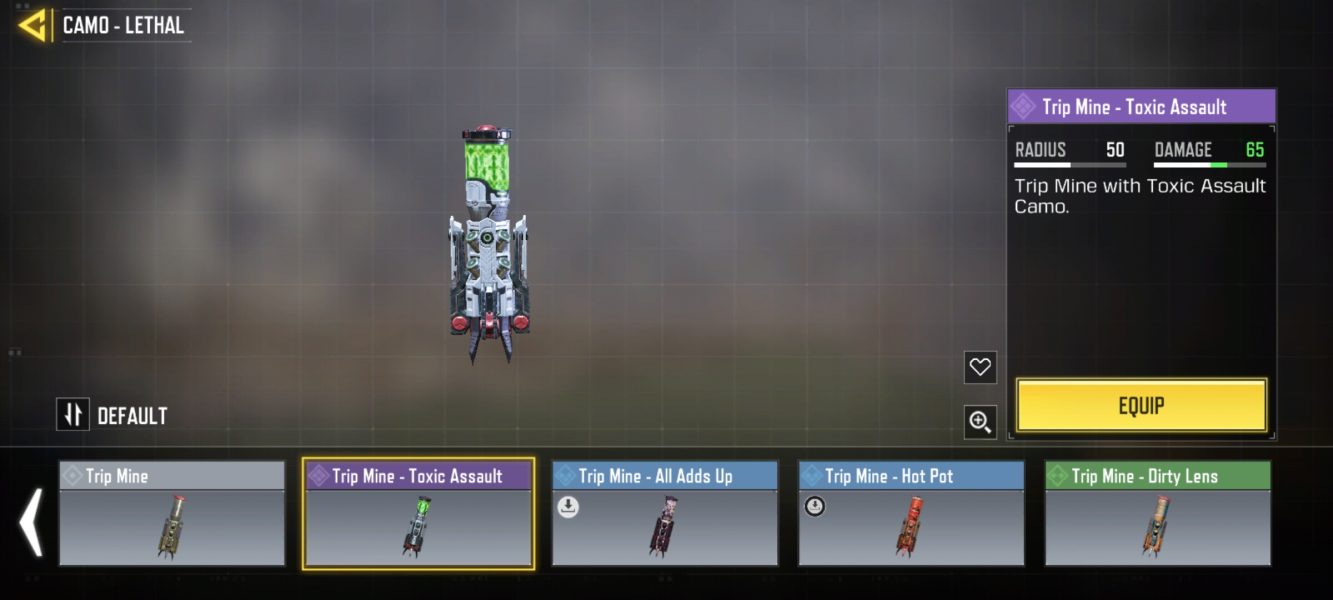
Task: Equip the Toxic Assault trip mine
Action: (x=1141, y=405)
